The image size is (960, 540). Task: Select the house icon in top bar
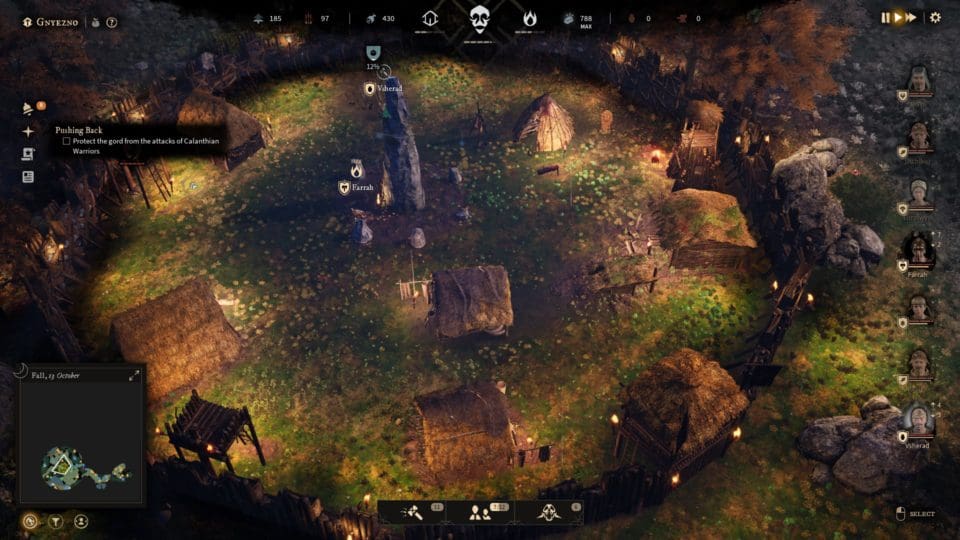pos(431,18)
